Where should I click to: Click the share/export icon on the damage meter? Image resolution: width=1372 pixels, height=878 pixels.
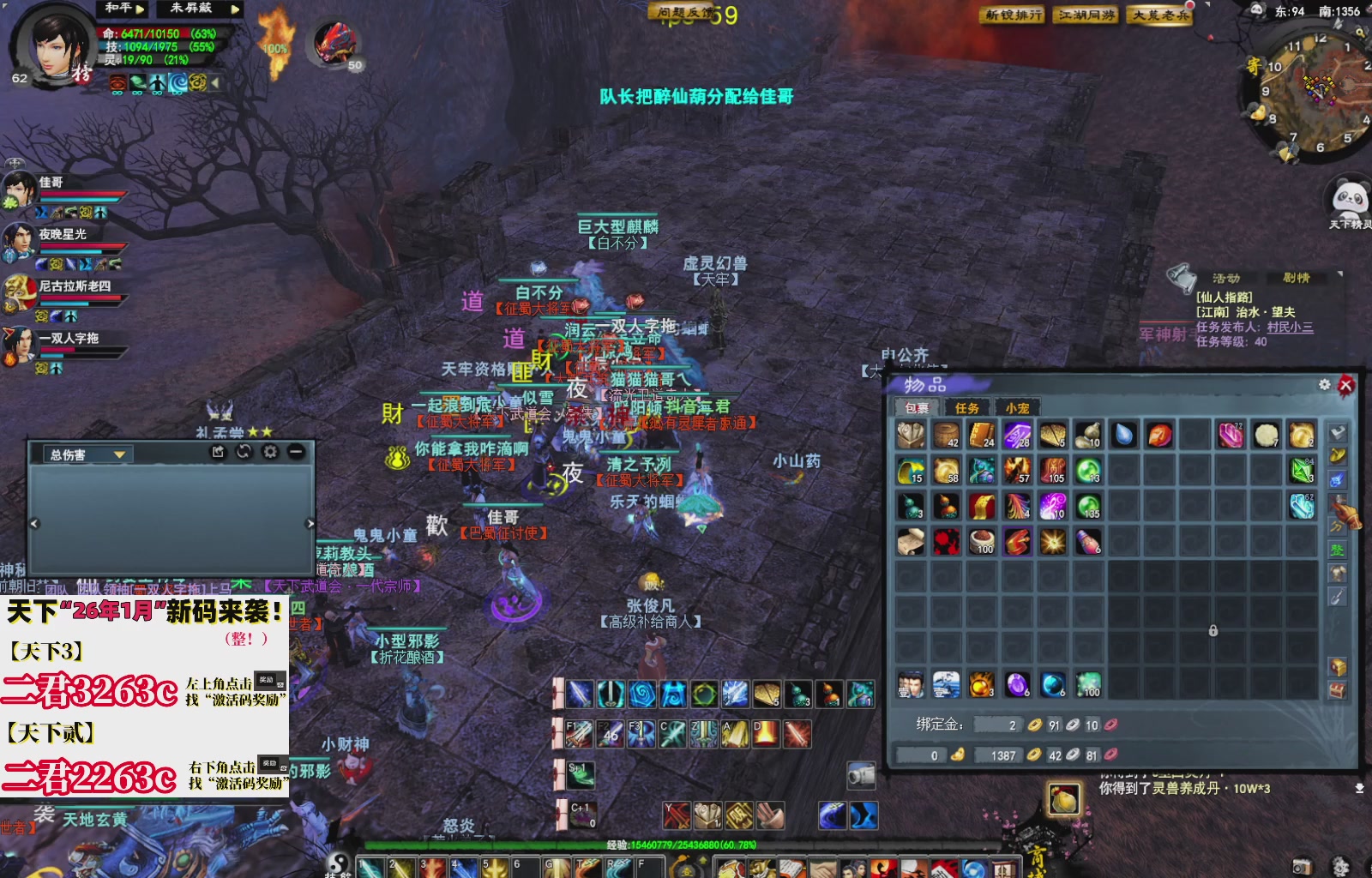click(x=220, y=451)
